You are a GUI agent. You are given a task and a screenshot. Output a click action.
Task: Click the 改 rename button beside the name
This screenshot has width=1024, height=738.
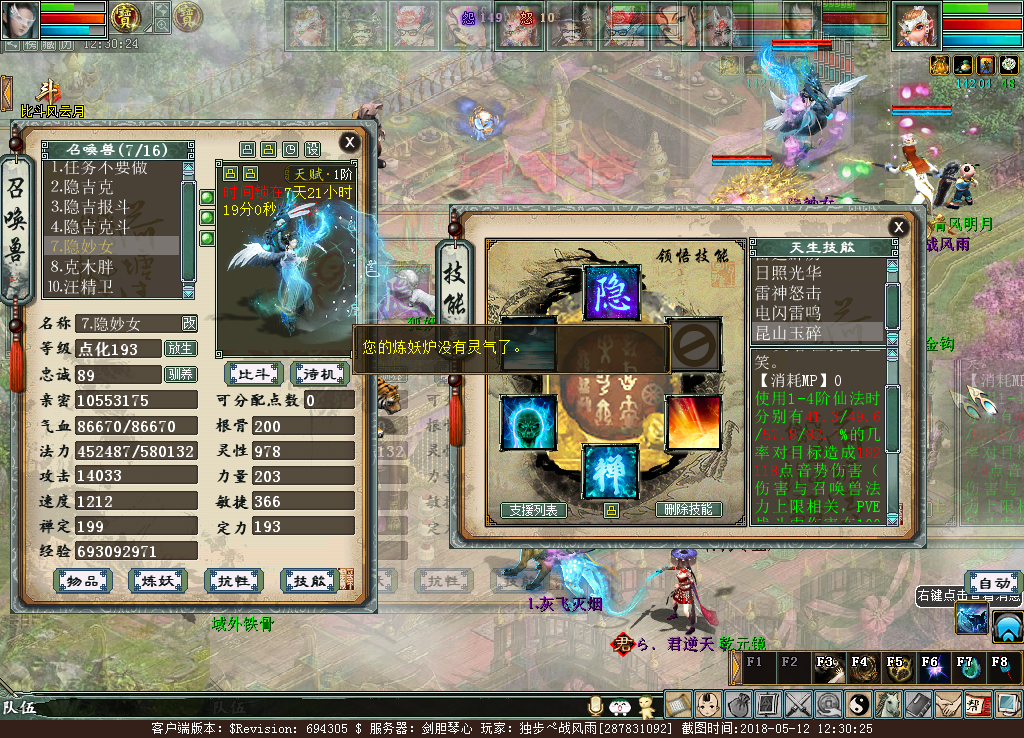click(x=189, y=323)
